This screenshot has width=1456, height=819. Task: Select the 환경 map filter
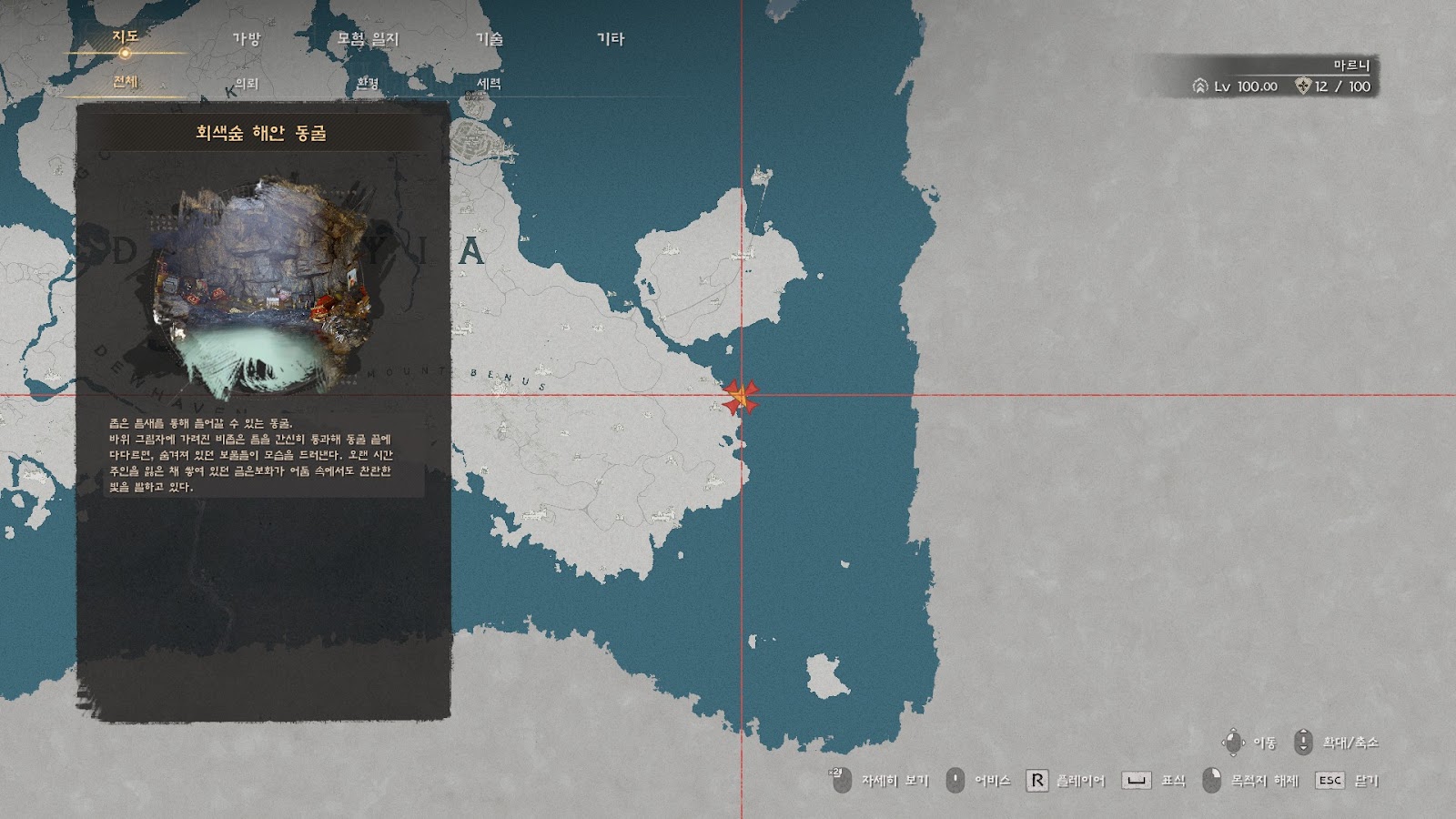coord(368,83)
